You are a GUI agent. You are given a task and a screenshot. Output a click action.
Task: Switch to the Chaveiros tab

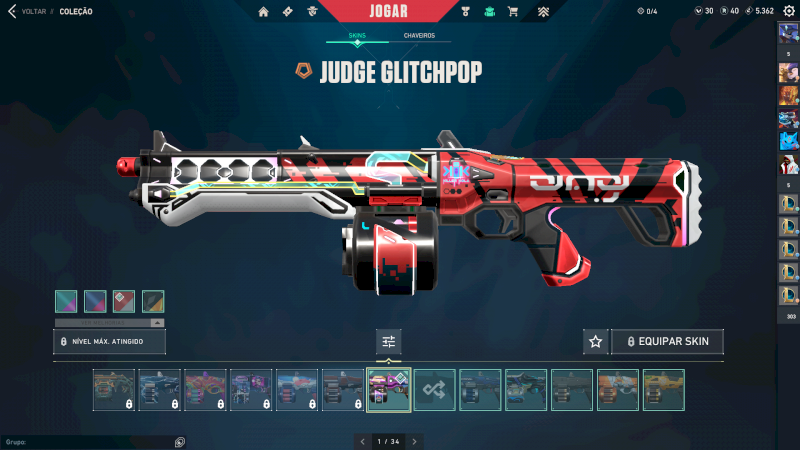click(x=419, y=35)
